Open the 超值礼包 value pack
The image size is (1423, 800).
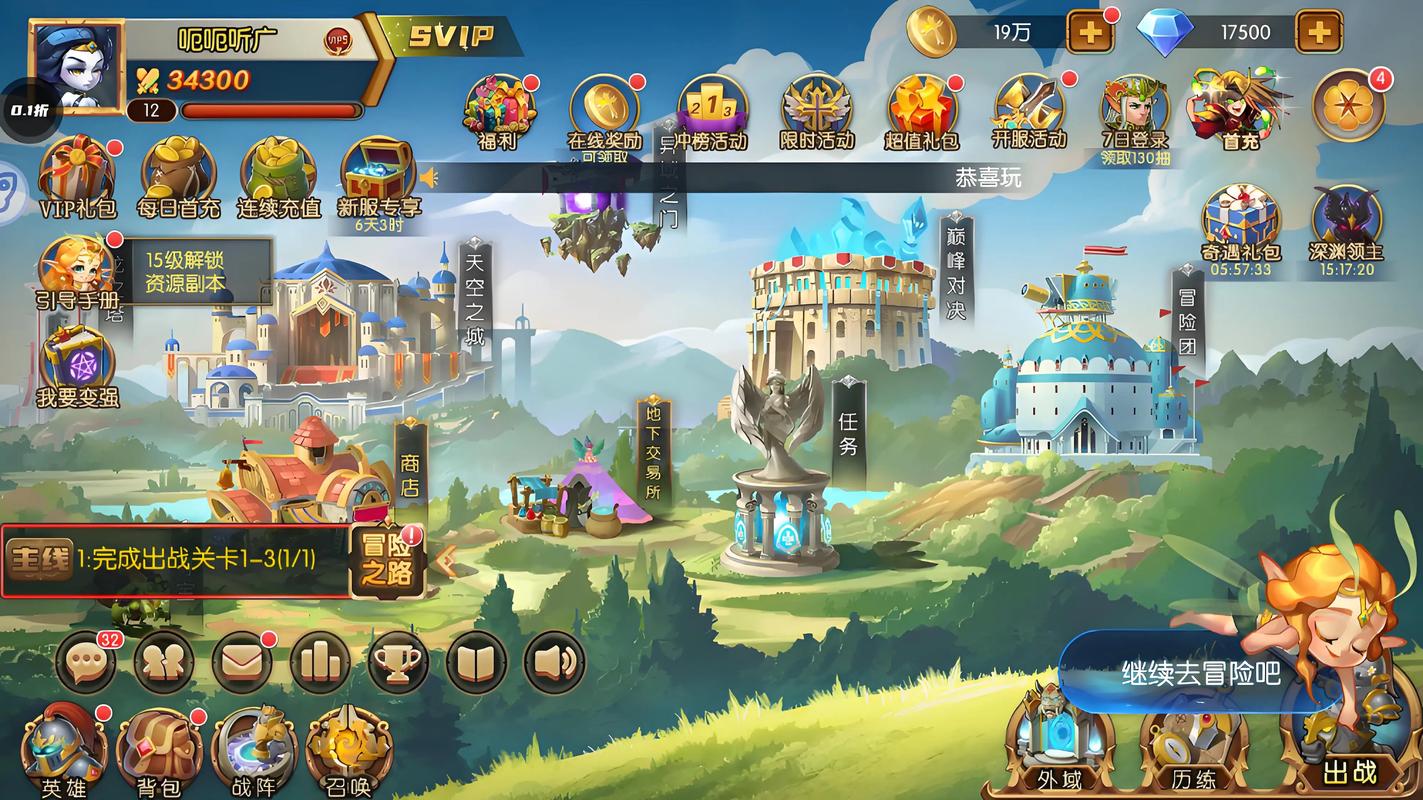922,111
